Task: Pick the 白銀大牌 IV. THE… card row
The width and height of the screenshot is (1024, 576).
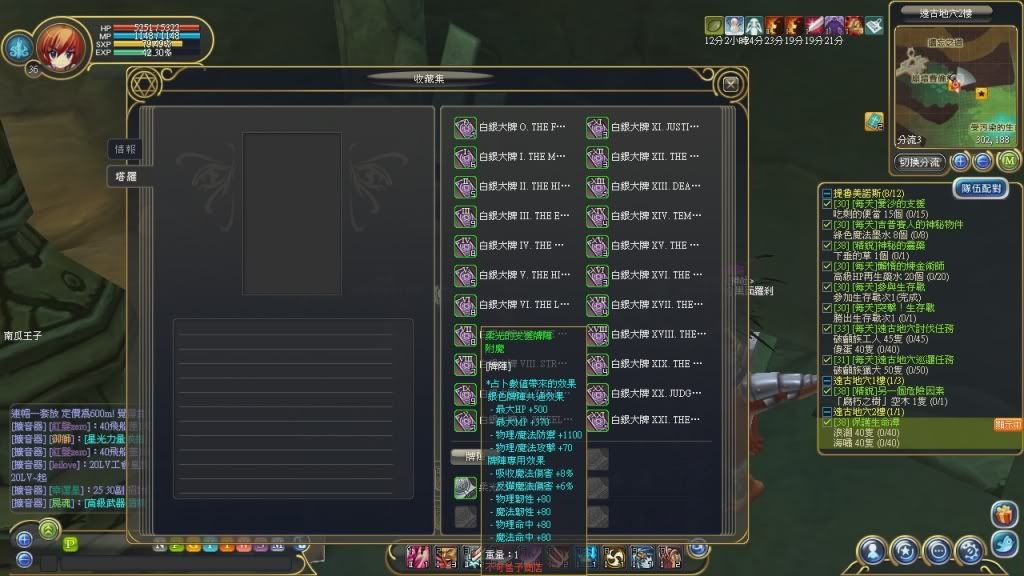Action: pos(512,245)
